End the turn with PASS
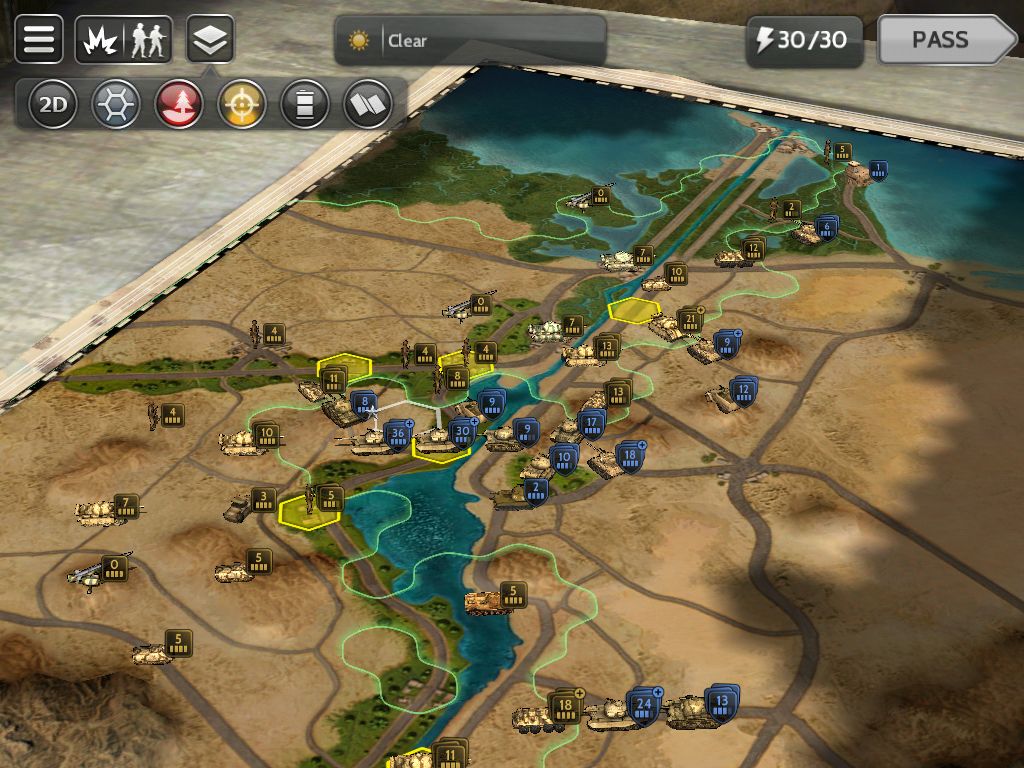 pos(945,40)
